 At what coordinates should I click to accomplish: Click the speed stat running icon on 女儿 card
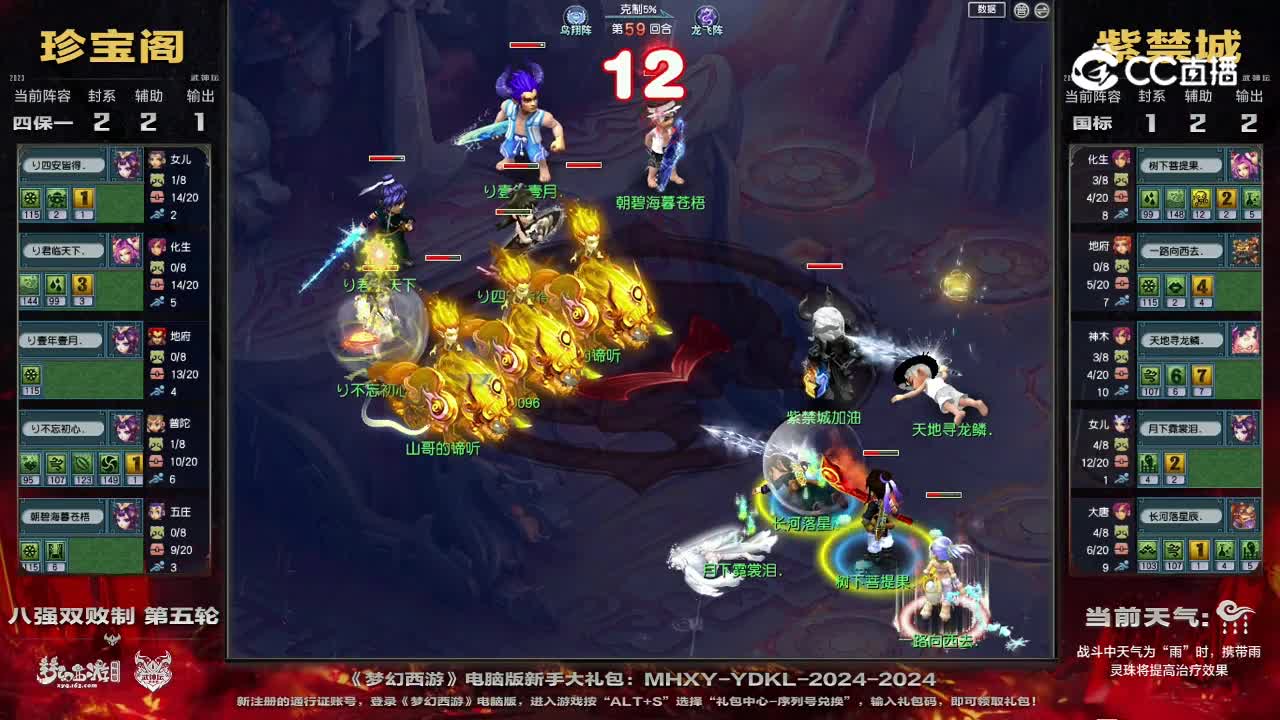click(157, 215)
